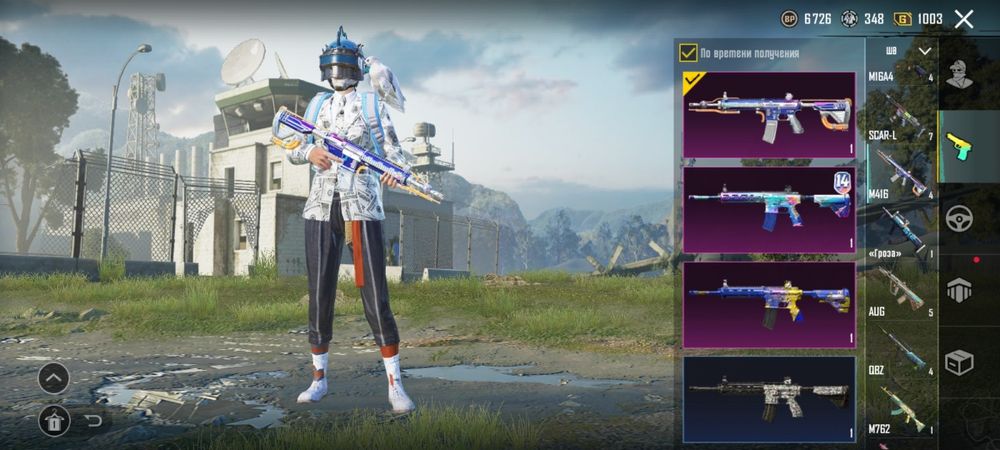
Task: Close the inventory with the X button
Action: point(964,19)
